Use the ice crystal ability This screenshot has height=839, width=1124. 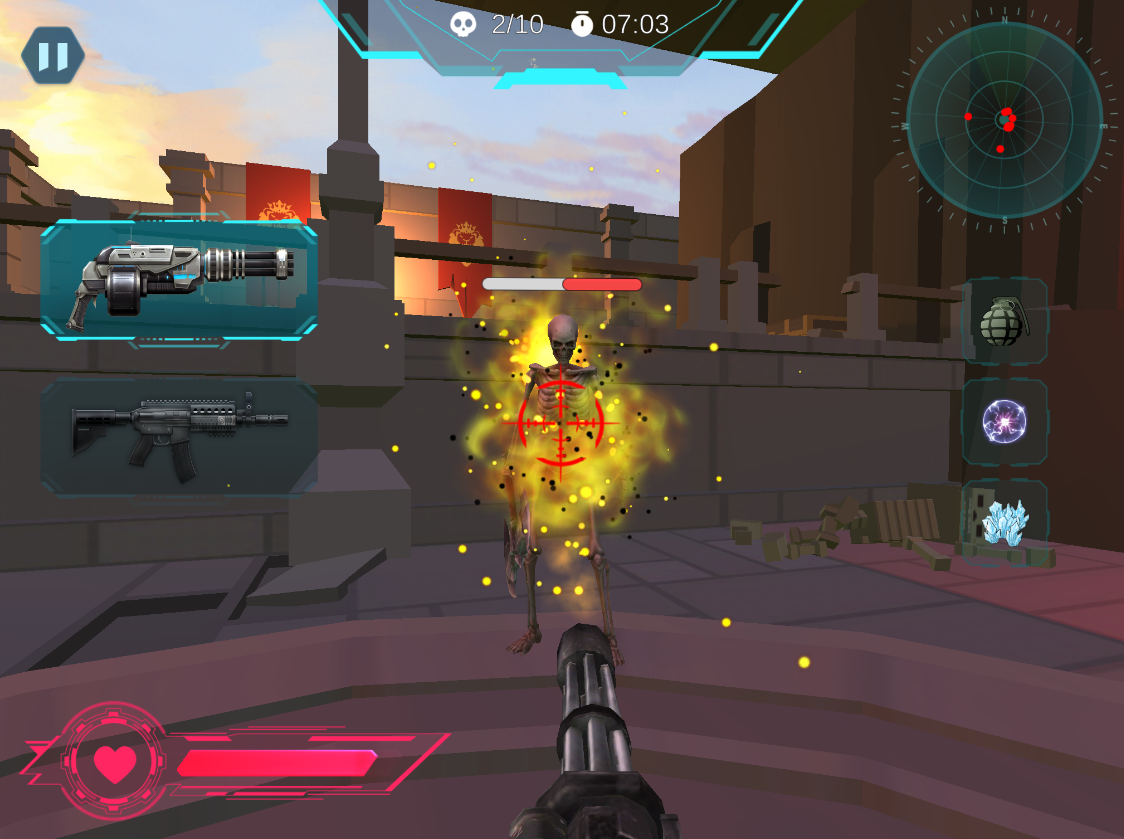pyautogui.click(x=1004, y=522)
